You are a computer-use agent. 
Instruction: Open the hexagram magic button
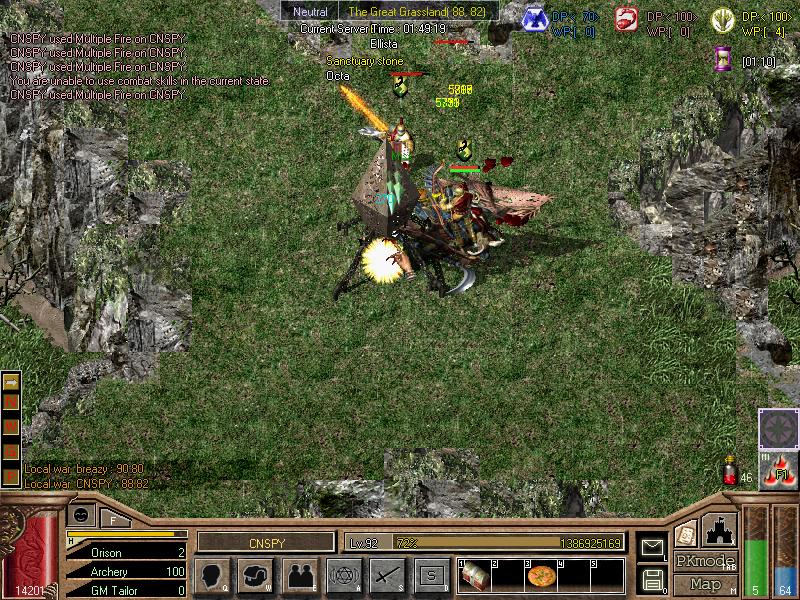pos(343,576)
